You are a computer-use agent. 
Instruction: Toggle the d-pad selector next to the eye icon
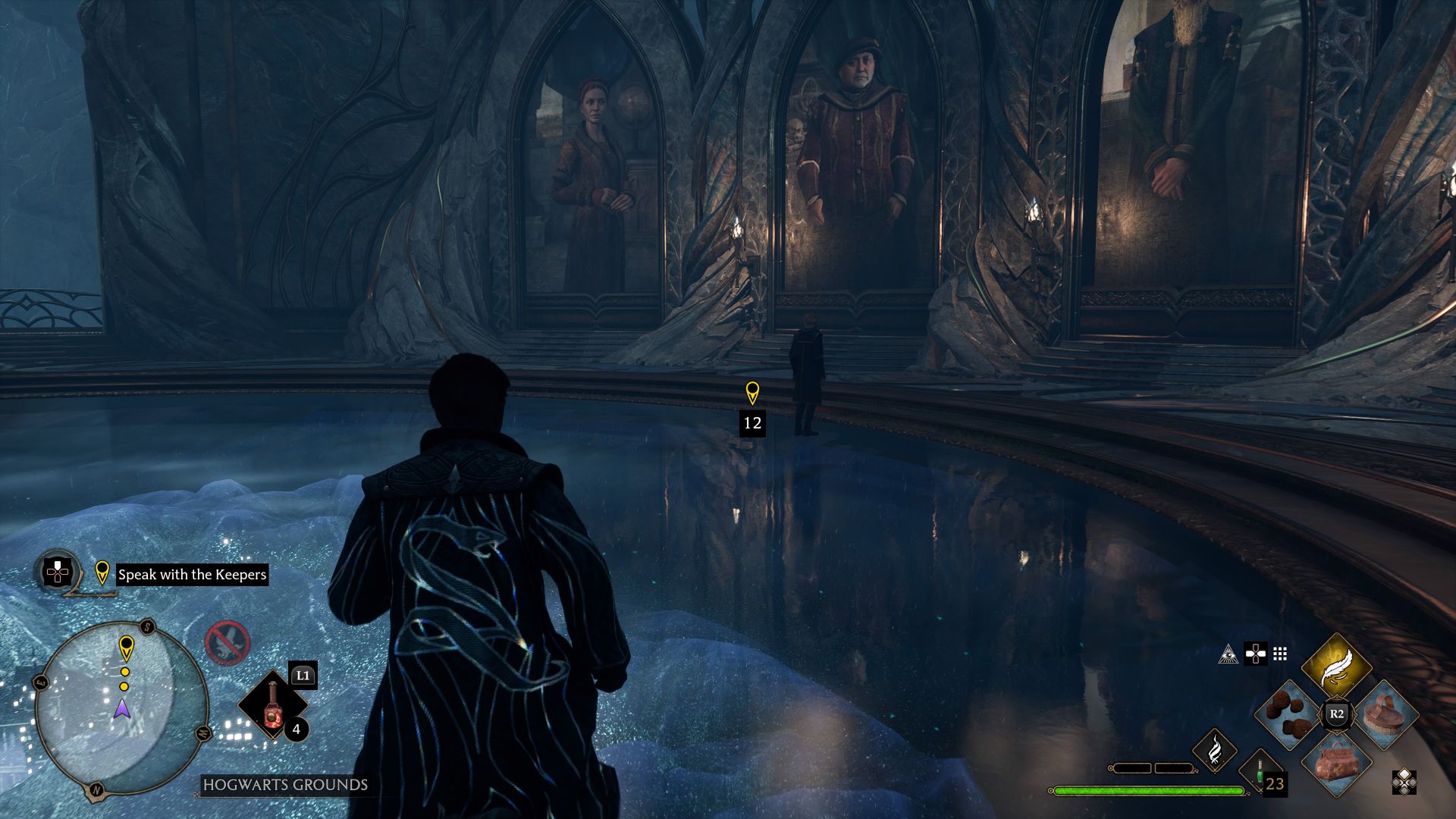point(1256,654)
